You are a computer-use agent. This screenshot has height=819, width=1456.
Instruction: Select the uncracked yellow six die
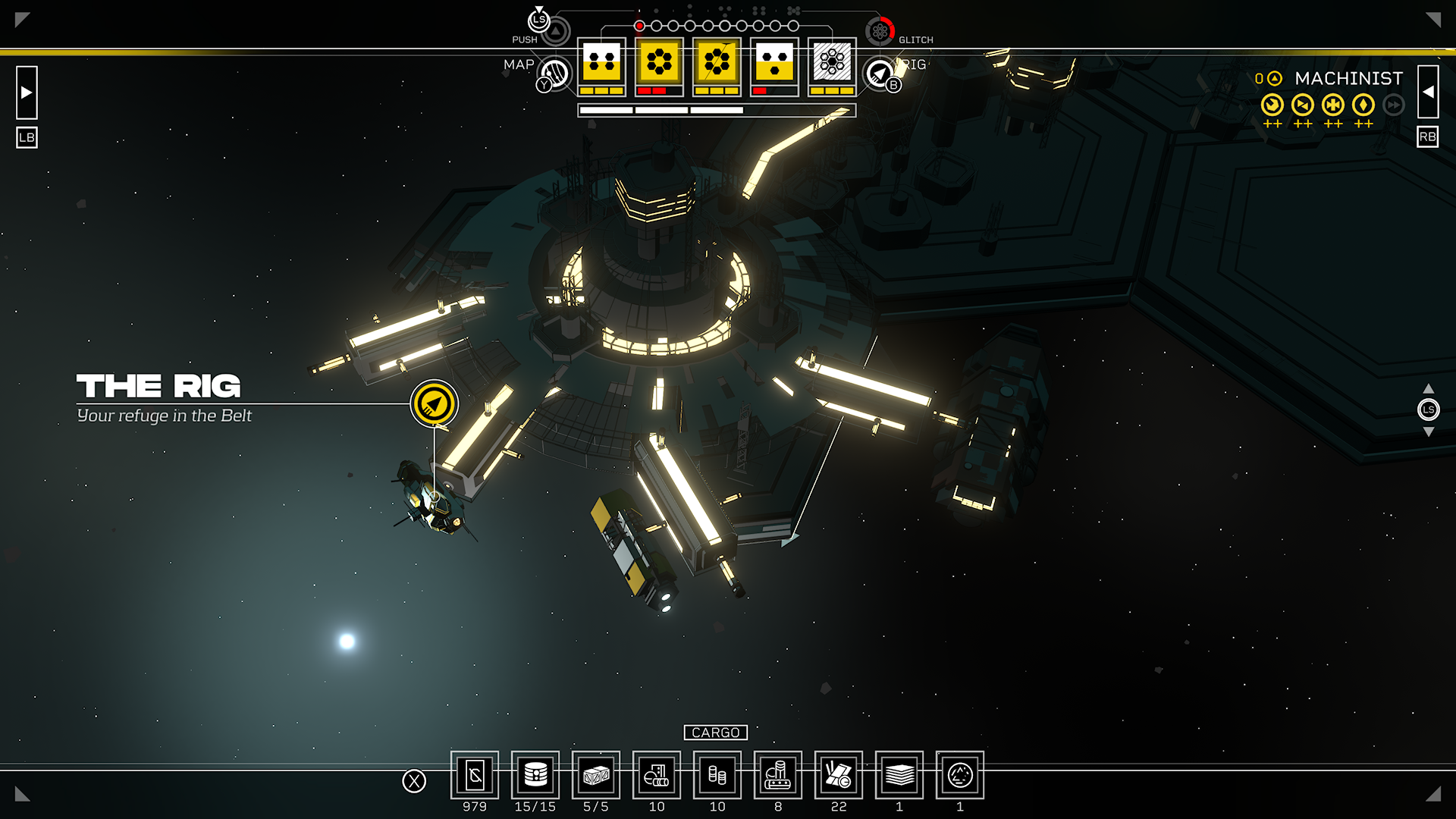(659, 64)
